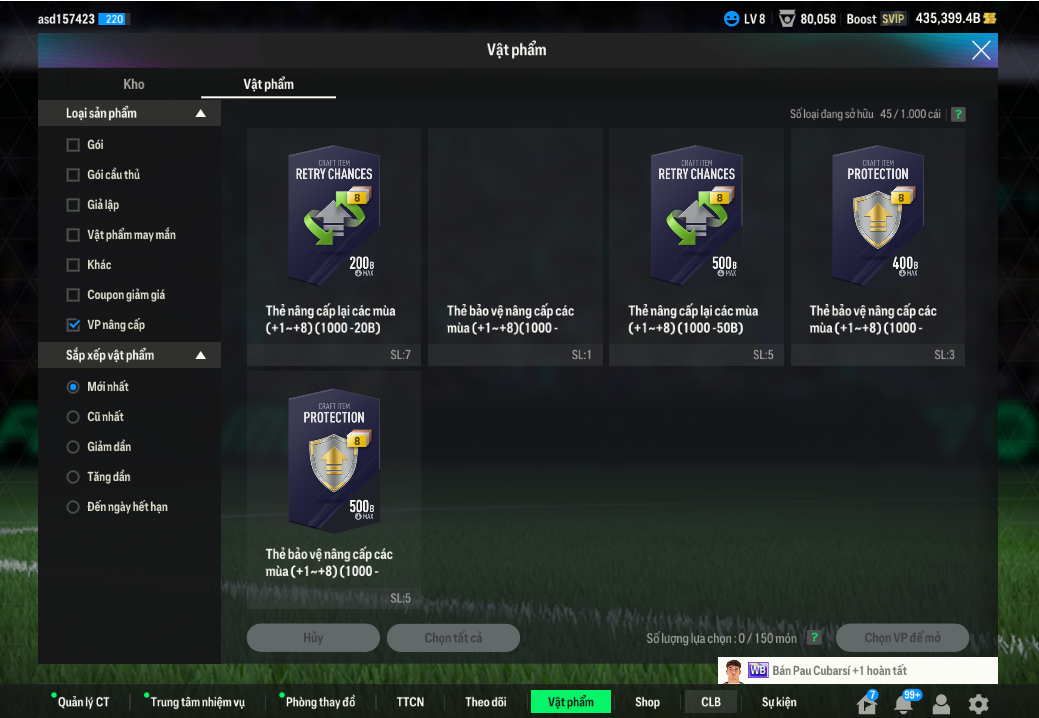This screenshot has width=1039, height=718.
Task: Choose the Giảm dần sort option
Action: point(73,447)
